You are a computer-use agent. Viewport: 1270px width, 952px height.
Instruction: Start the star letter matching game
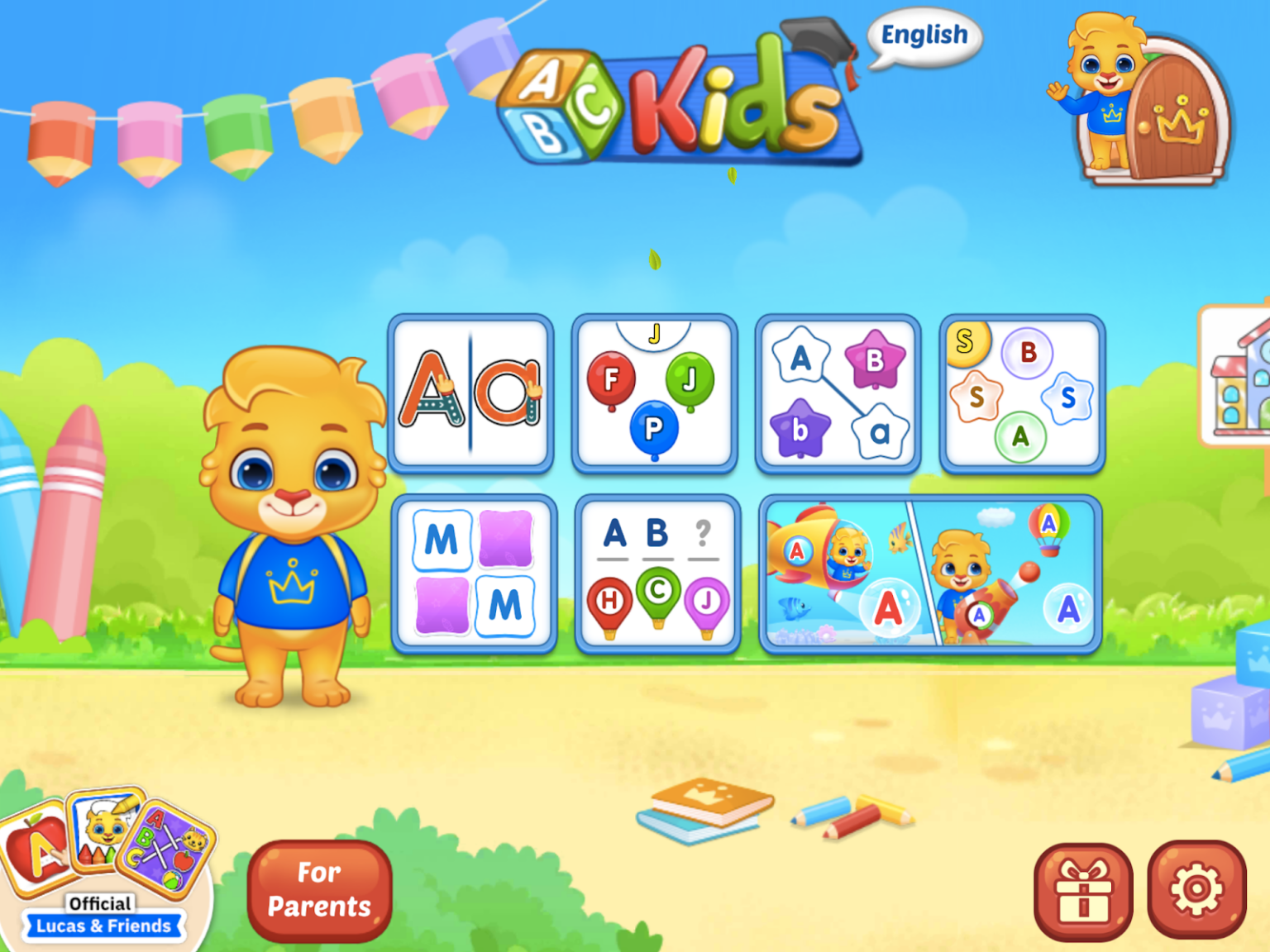(x=837, y=394)
